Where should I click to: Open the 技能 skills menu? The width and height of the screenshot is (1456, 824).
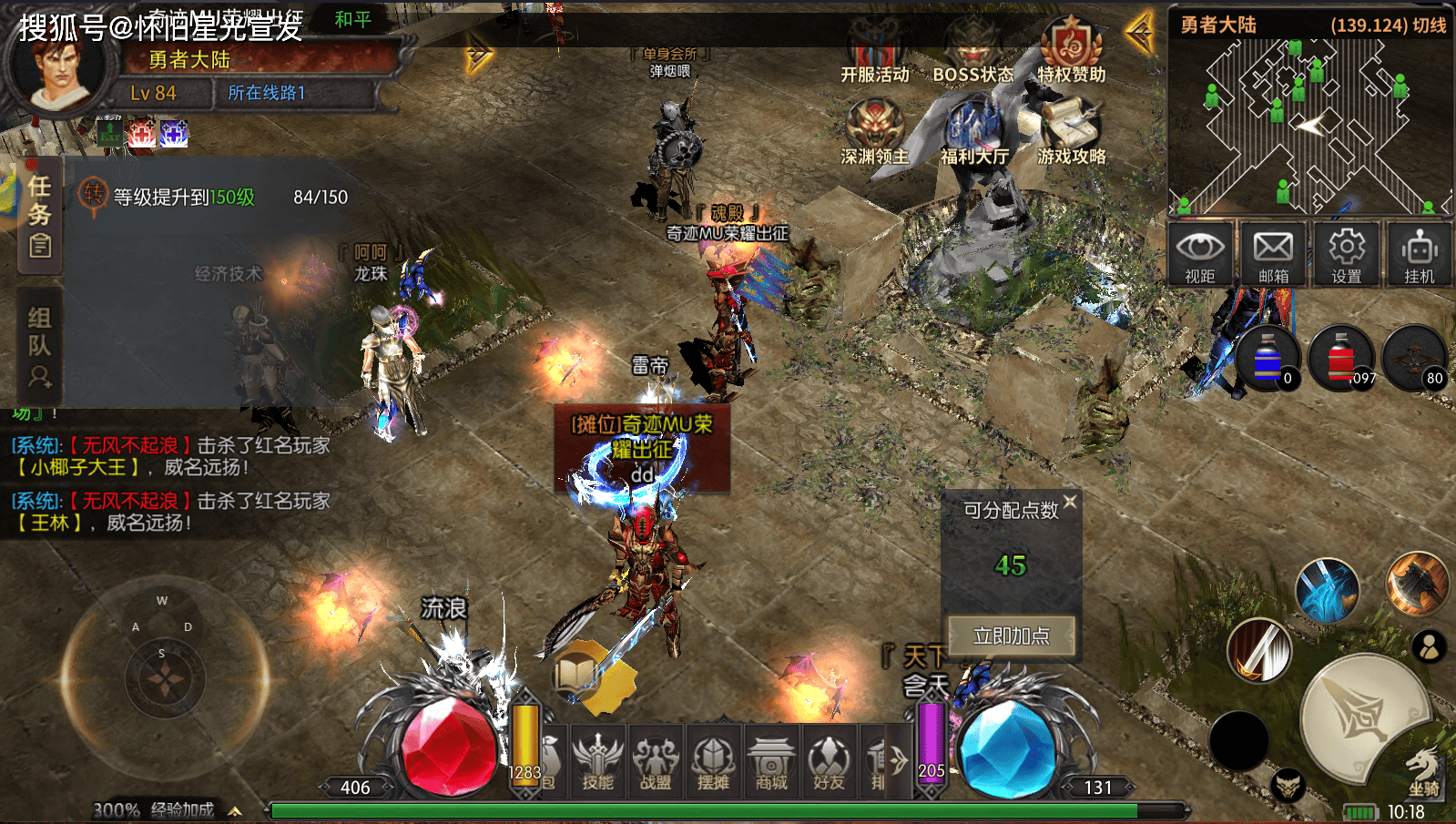click(597, 762)
